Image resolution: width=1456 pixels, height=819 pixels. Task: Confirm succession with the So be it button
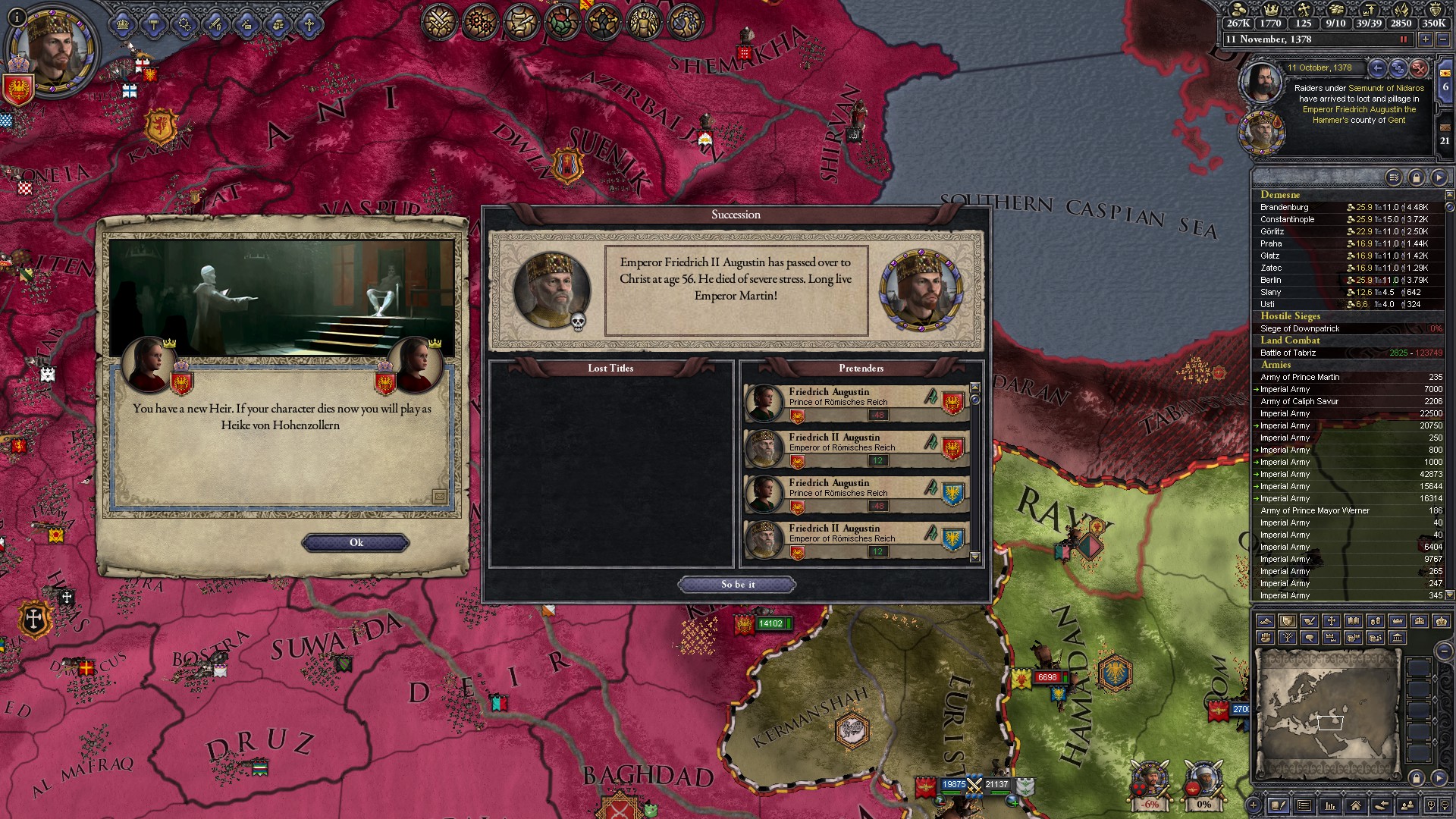(736, 584)
